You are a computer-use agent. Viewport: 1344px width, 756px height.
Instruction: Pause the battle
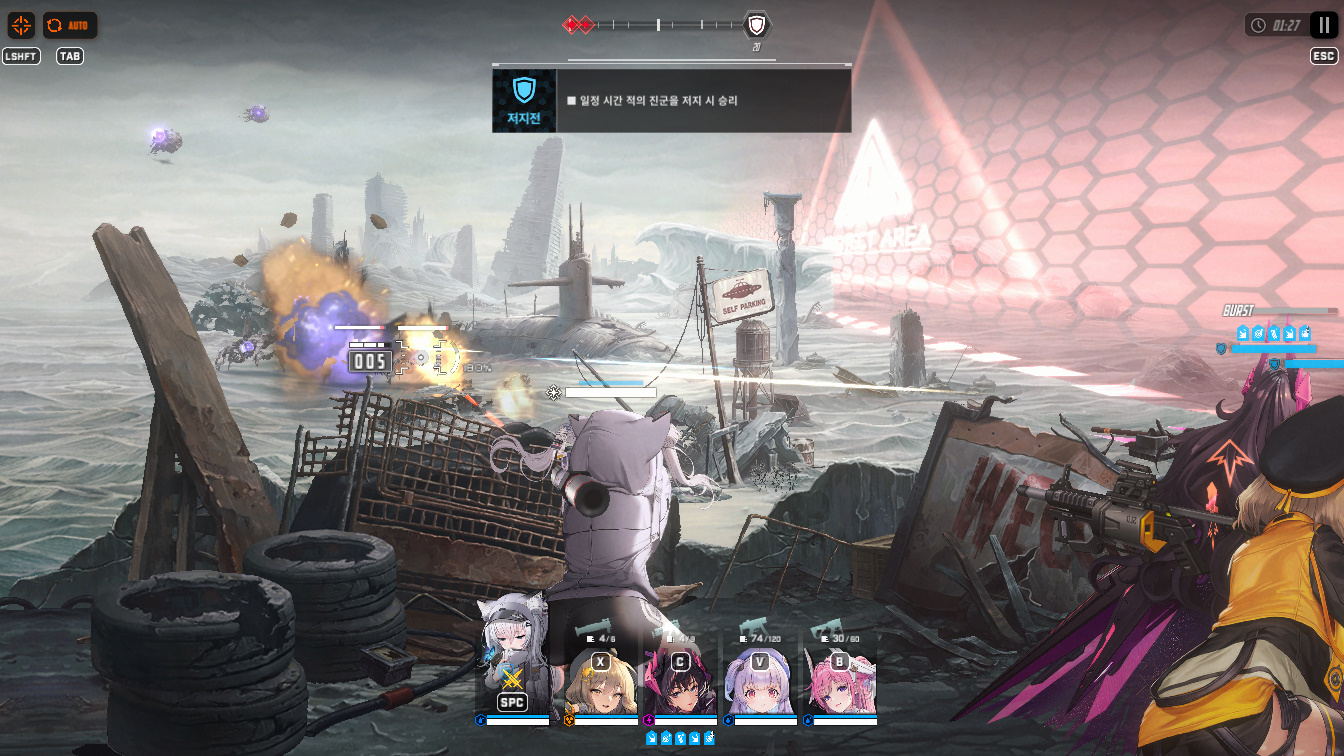tap(1324, 25)
